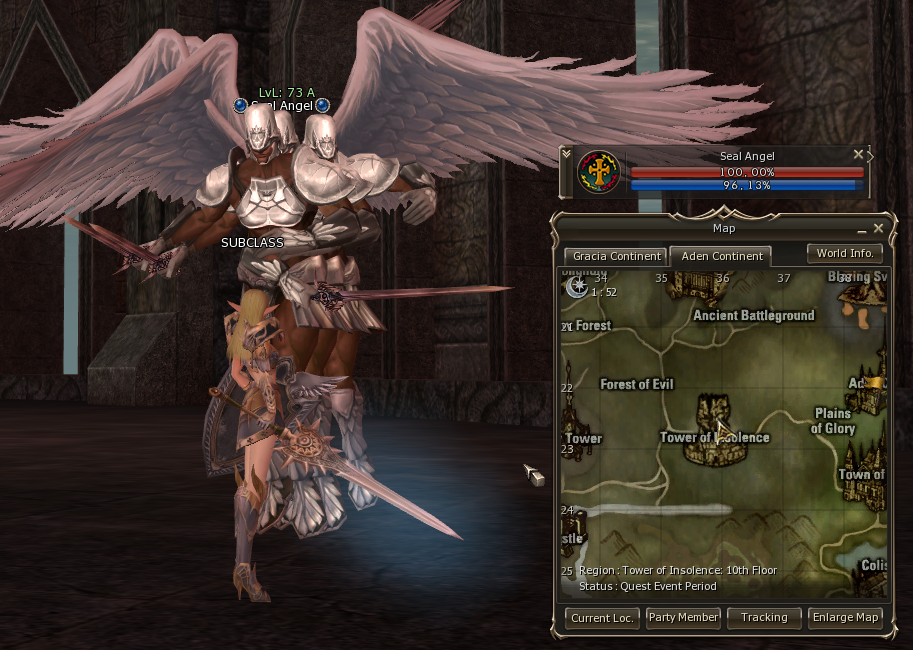Image resolution: width=913 pixels, height=650 pixels.
Task: Choose Forest of Evil on the map
Action: pyautogui.click(x=637, y=384)
